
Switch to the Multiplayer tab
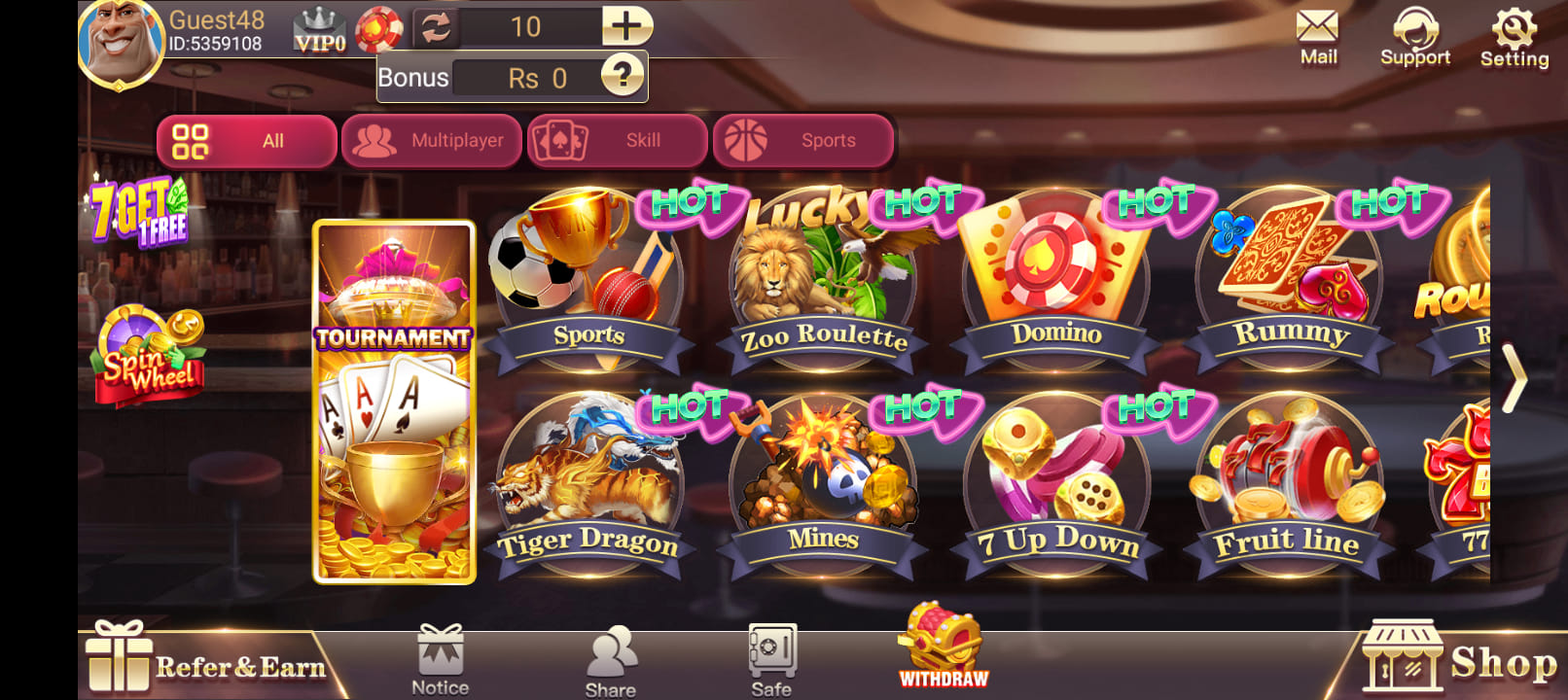click(x=431, y=140)
